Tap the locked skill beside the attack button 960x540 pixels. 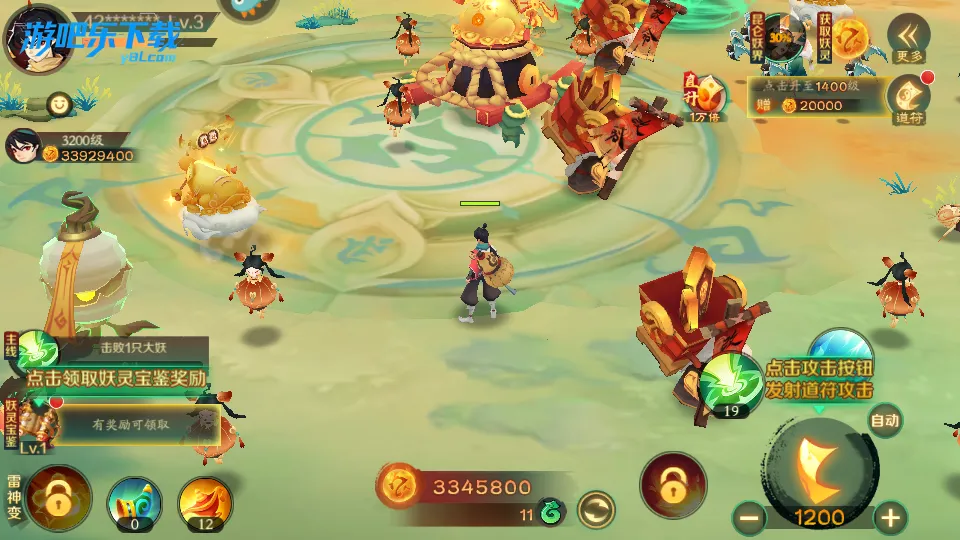[673, 485]
